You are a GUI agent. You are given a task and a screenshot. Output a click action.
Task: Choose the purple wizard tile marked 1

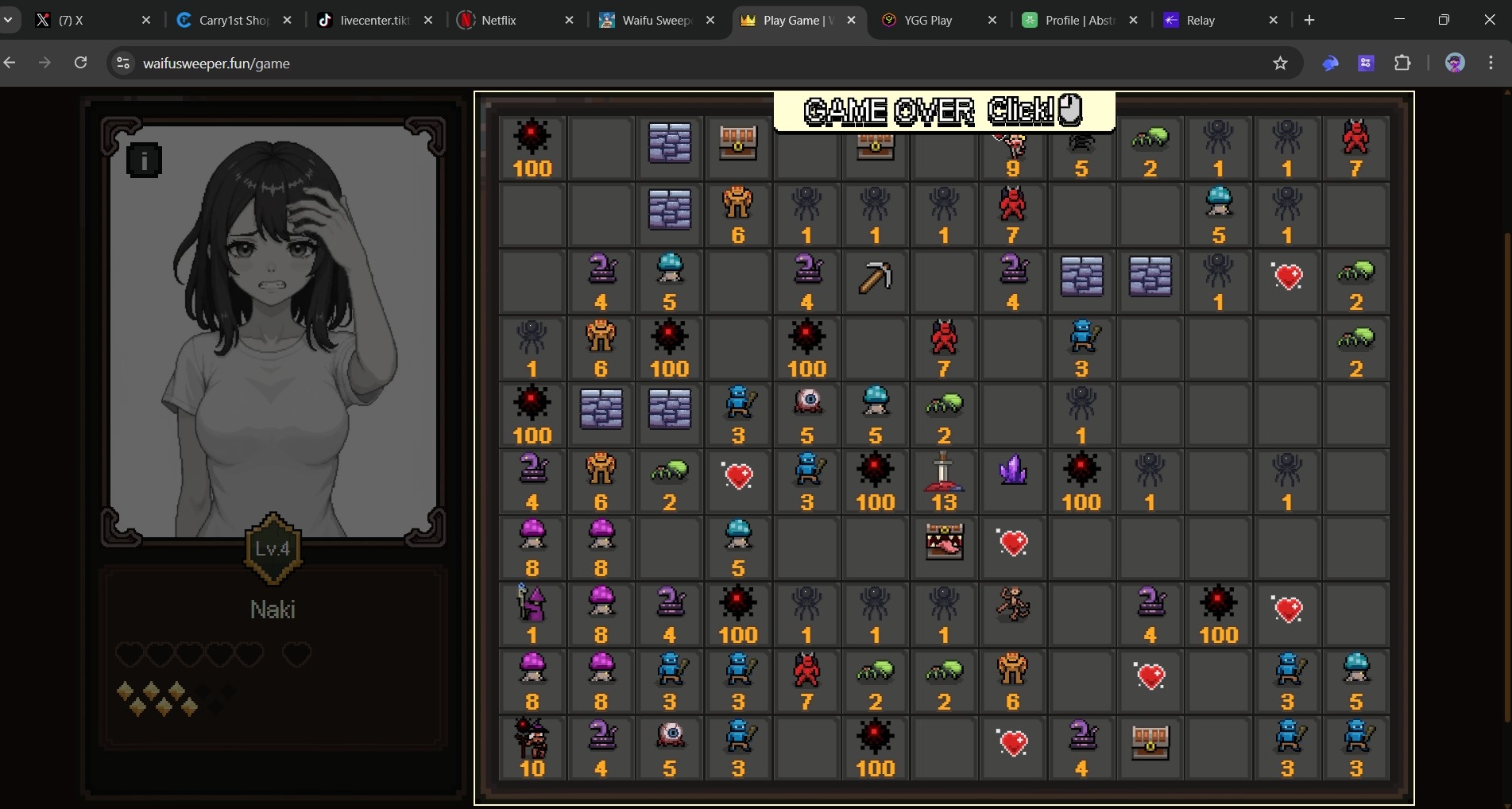click(532, 614)
